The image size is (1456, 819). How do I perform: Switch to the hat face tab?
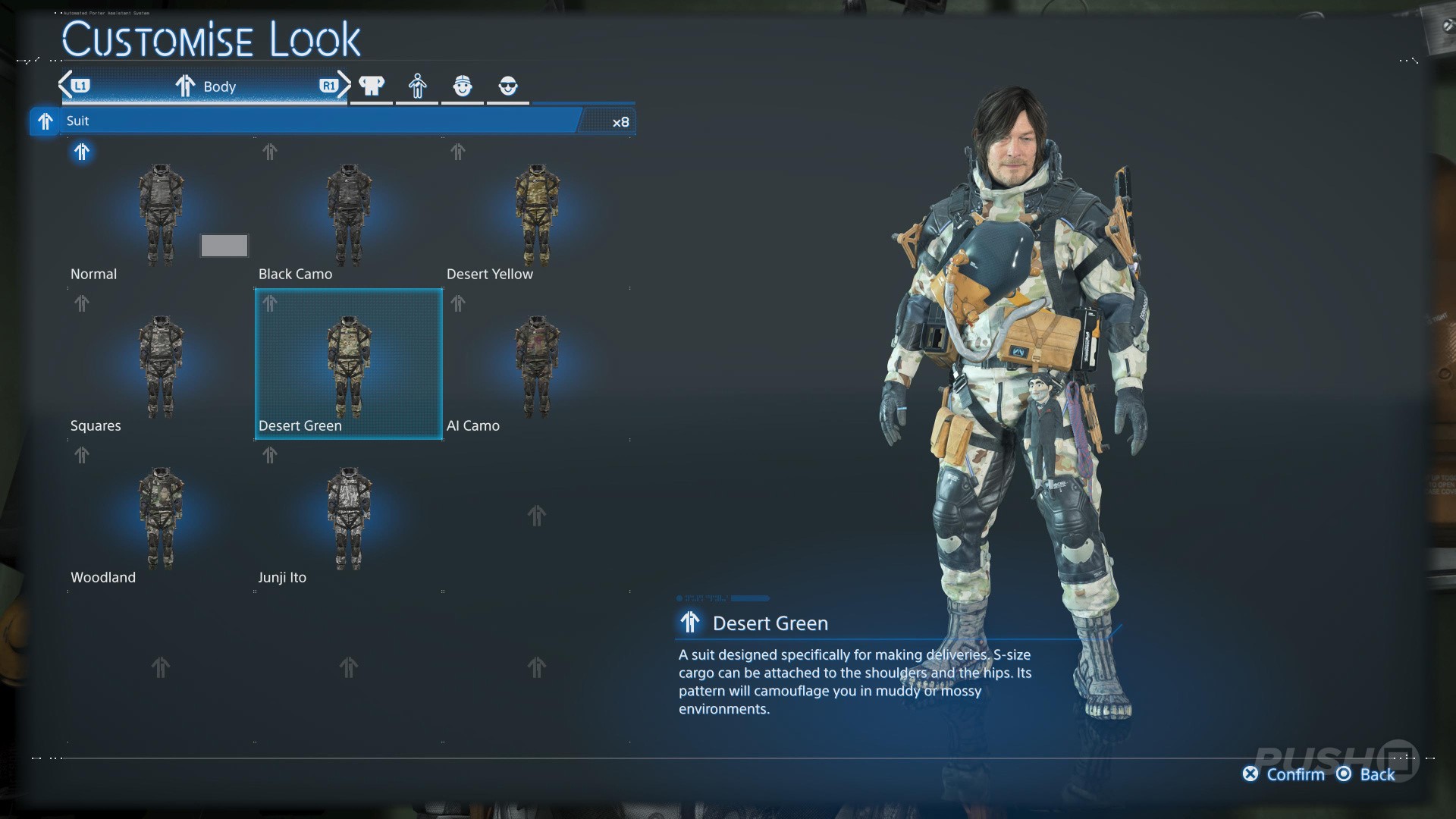coord(463,86)
